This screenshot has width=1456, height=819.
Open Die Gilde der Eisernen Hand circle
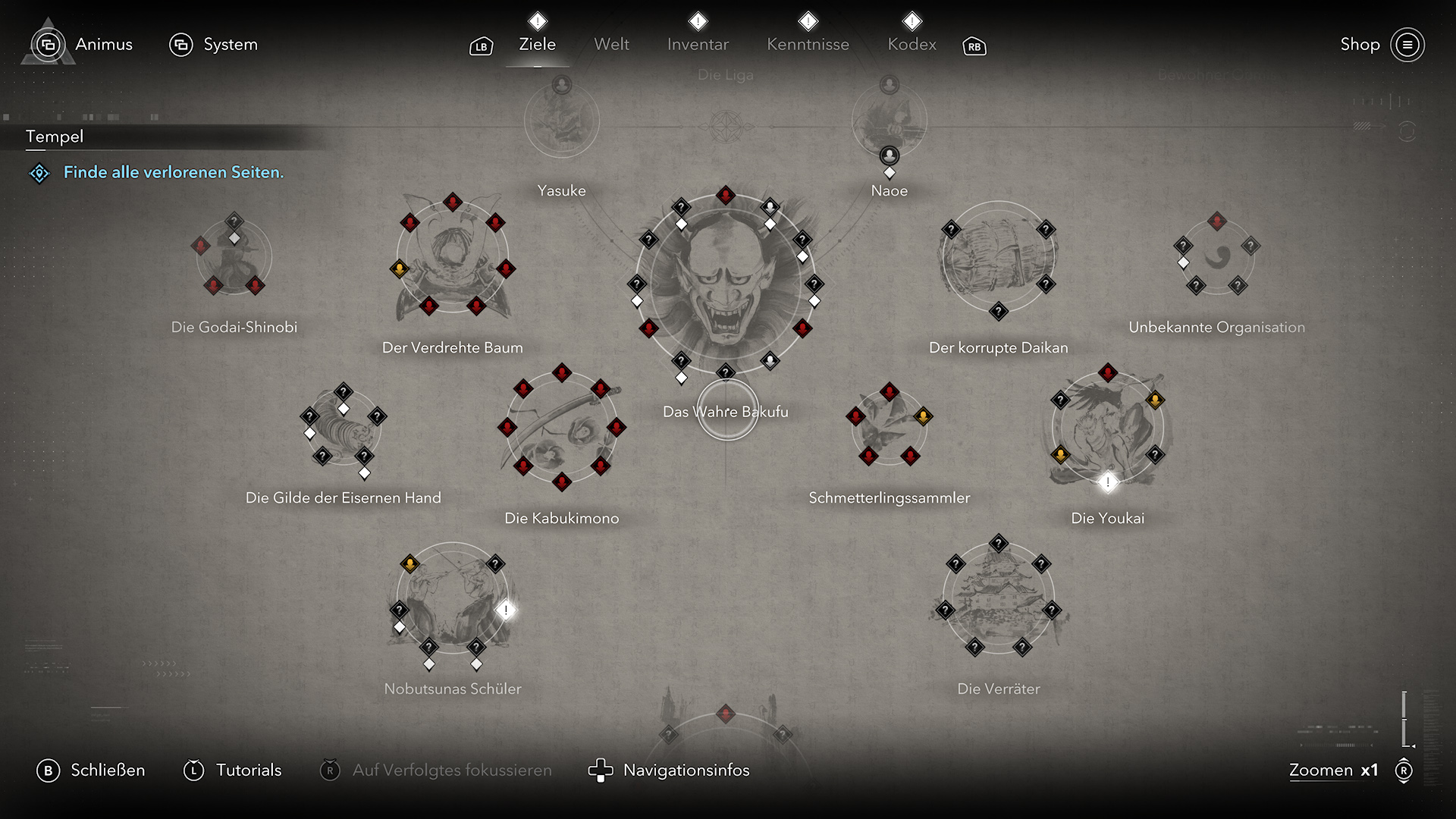coord(343,428)
